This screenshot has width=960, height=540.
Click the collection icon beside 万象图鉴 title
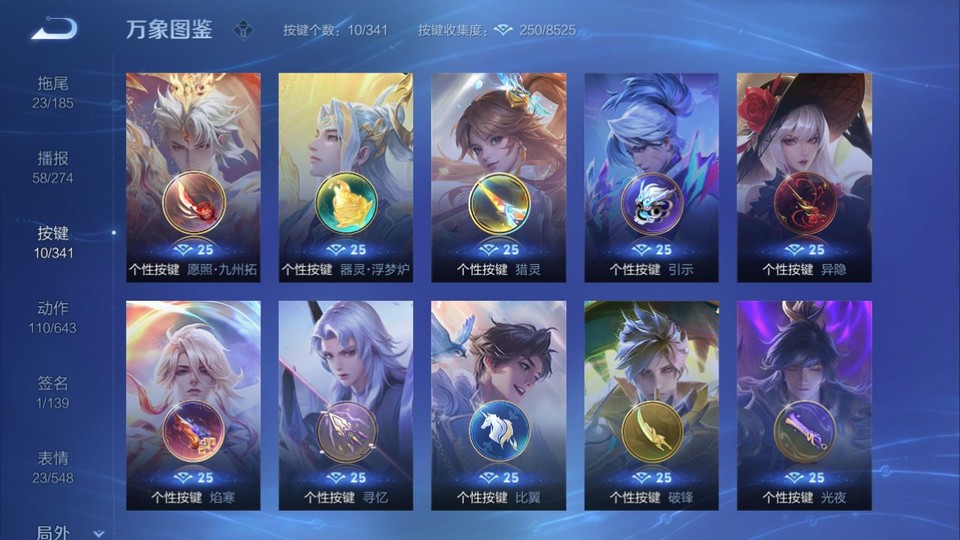(243, 30)
